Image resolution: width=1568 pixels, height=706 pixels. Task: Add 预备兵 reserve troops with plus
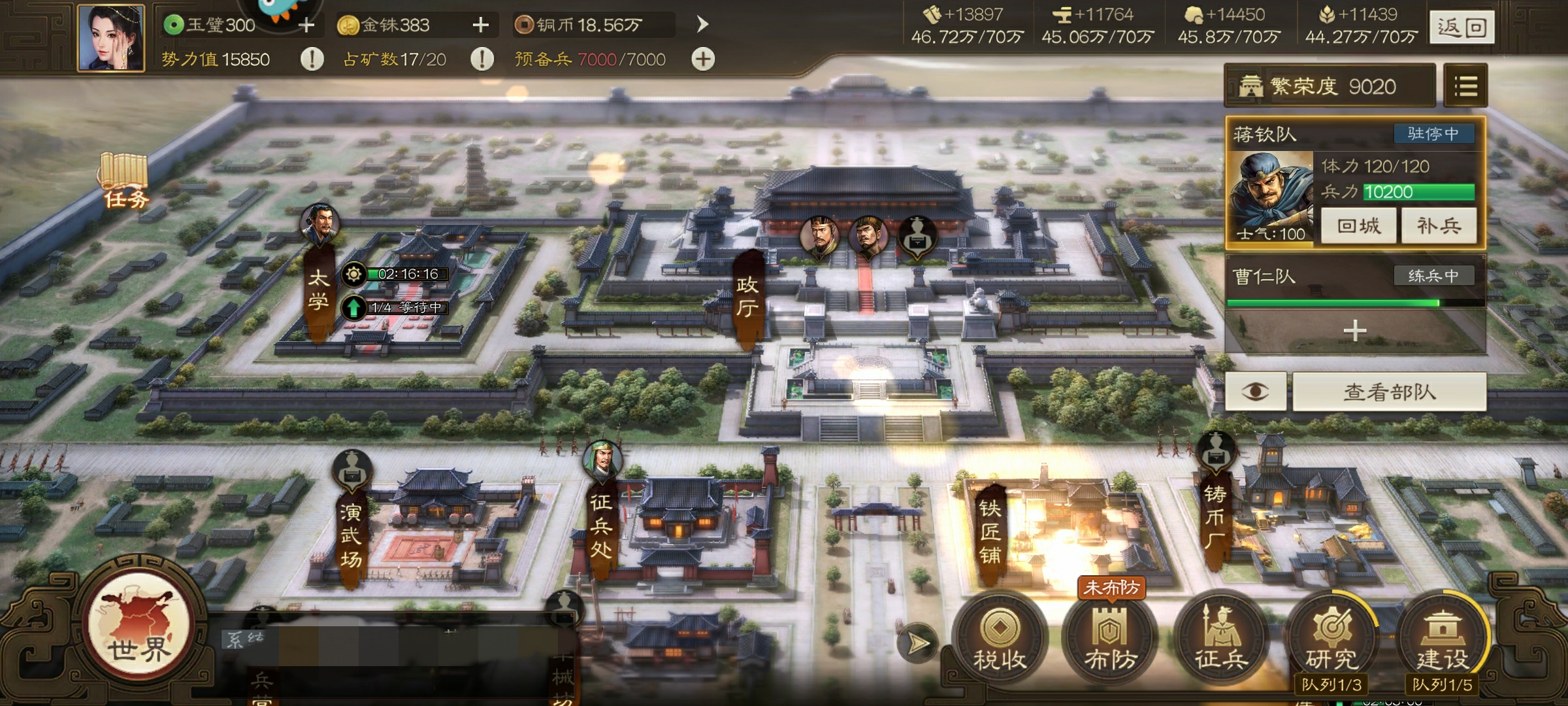click(x=703, y=59)
